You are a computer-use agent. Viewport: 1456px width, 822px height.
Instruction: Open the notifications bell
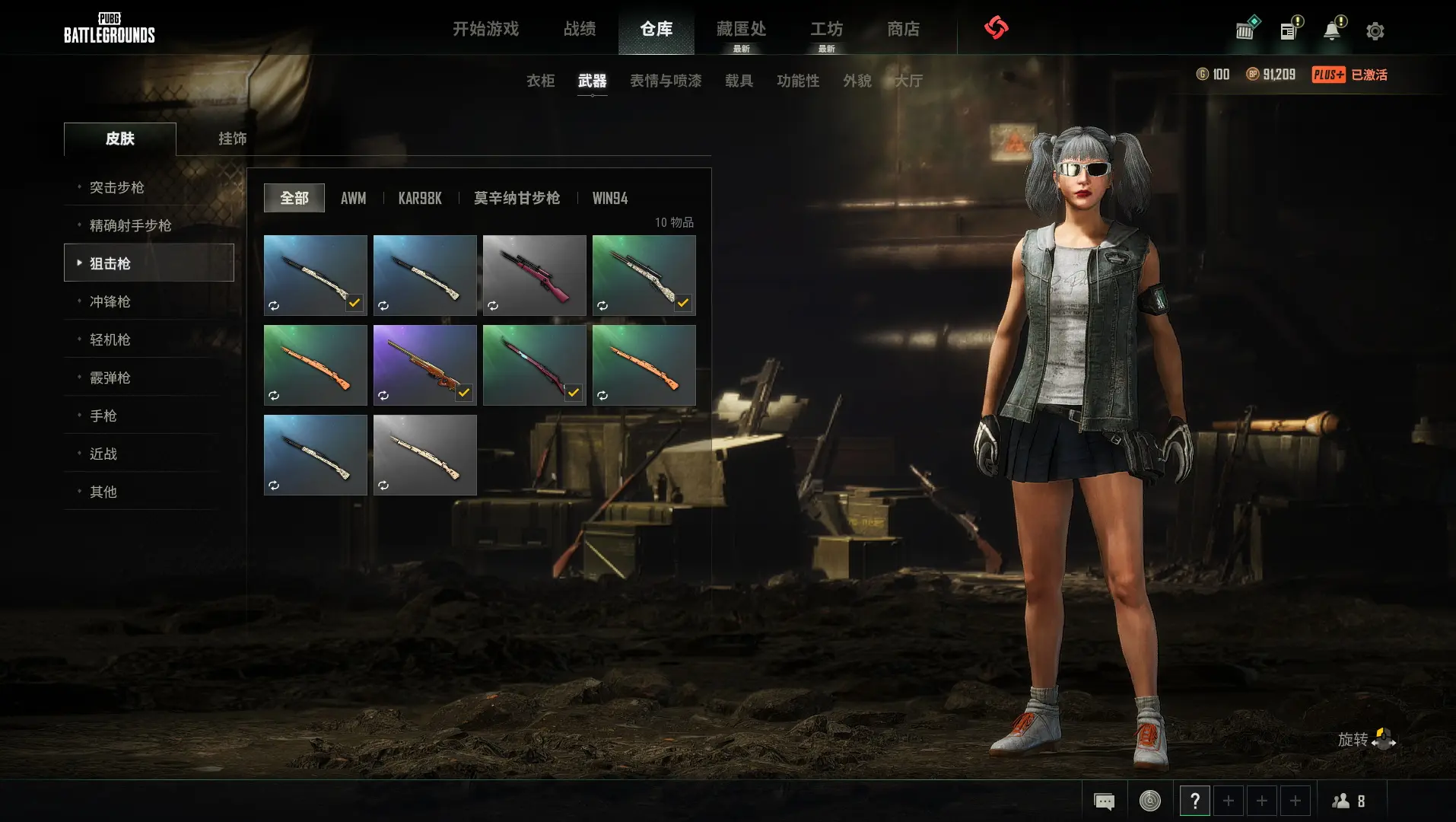point(1332,31)
